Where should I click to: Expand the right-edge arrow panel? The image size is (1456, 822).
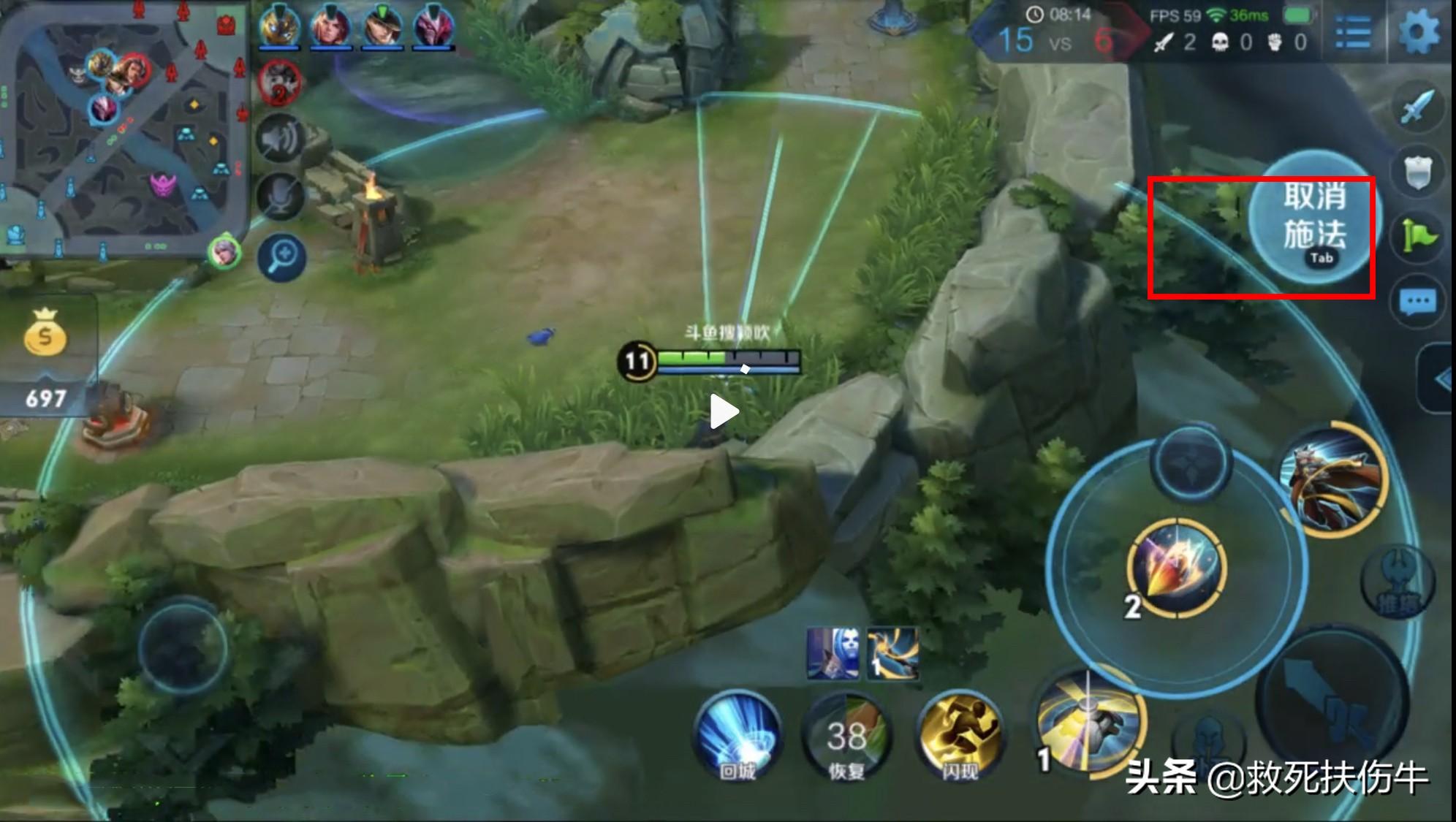click(x=1438, y=378)
